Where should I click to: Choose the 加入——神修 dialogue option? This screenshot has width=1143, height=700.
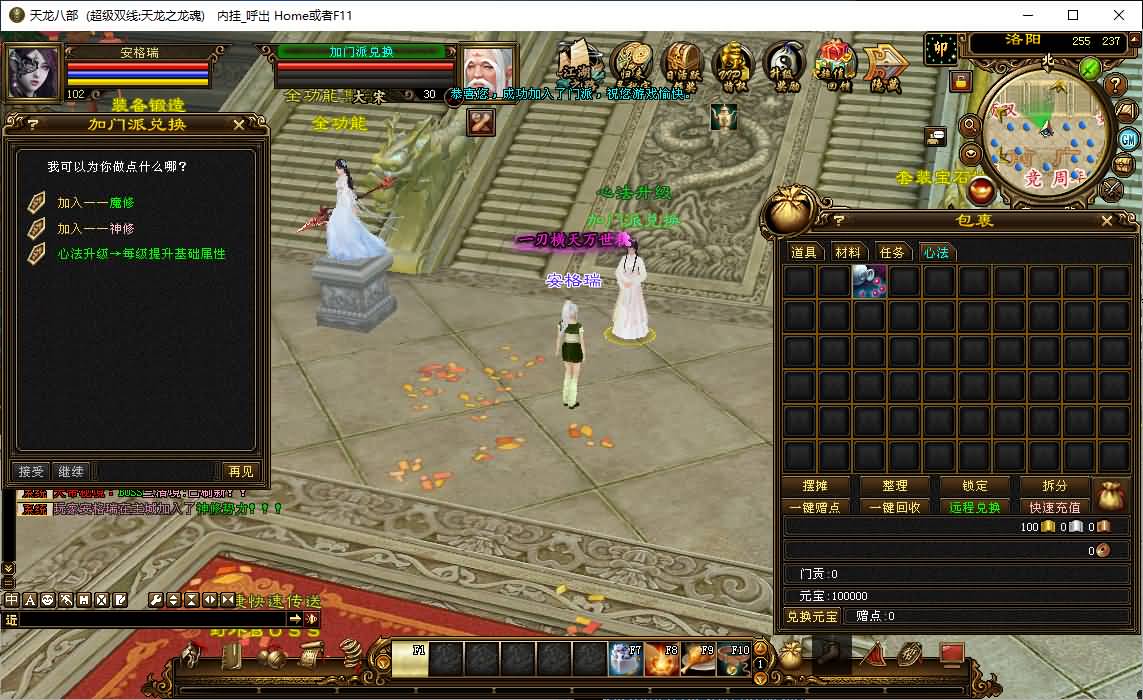[x=95, y=228]
